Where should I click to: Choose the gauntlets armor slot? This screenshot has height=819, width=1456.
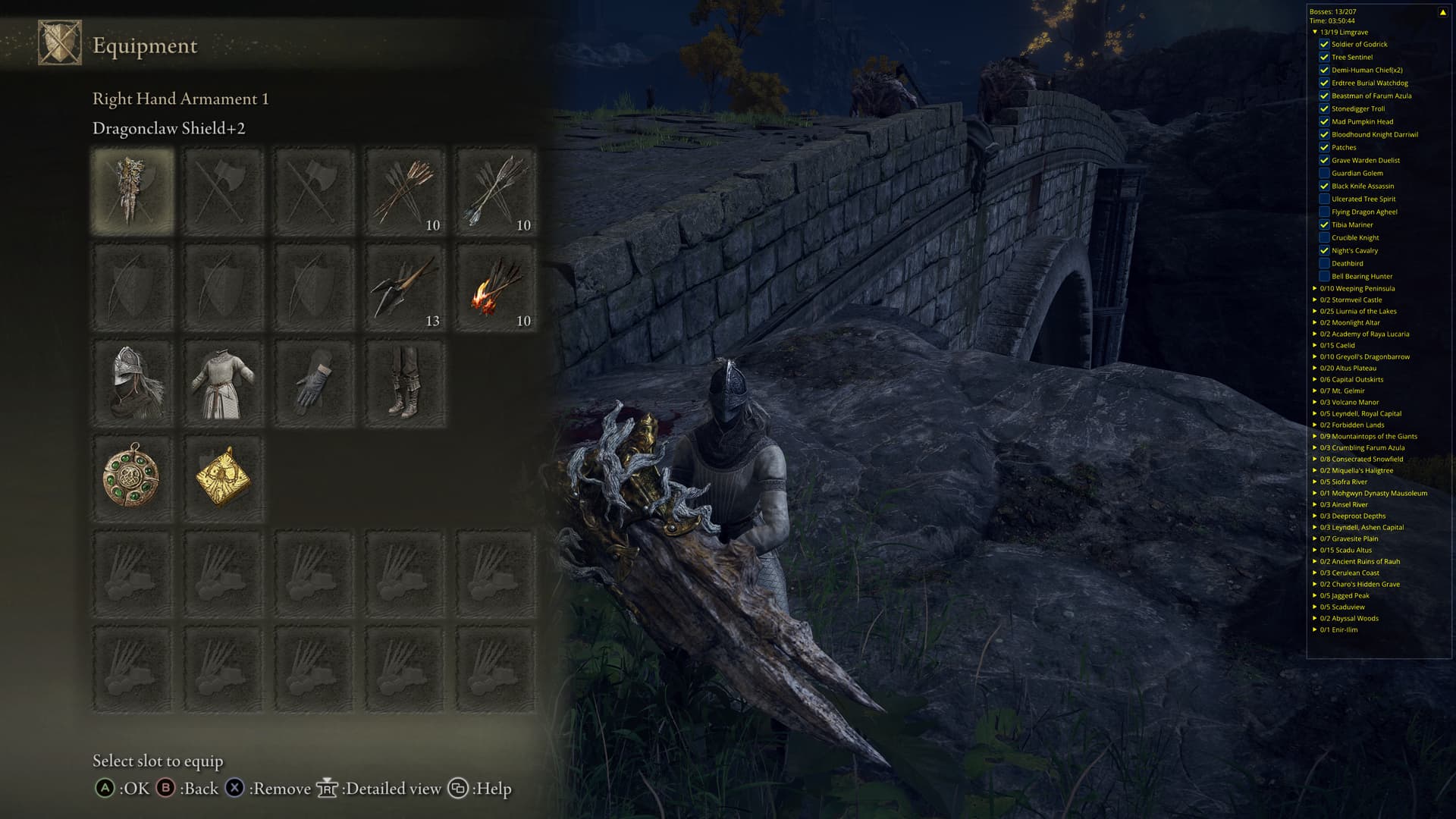[x=314, y=383]
